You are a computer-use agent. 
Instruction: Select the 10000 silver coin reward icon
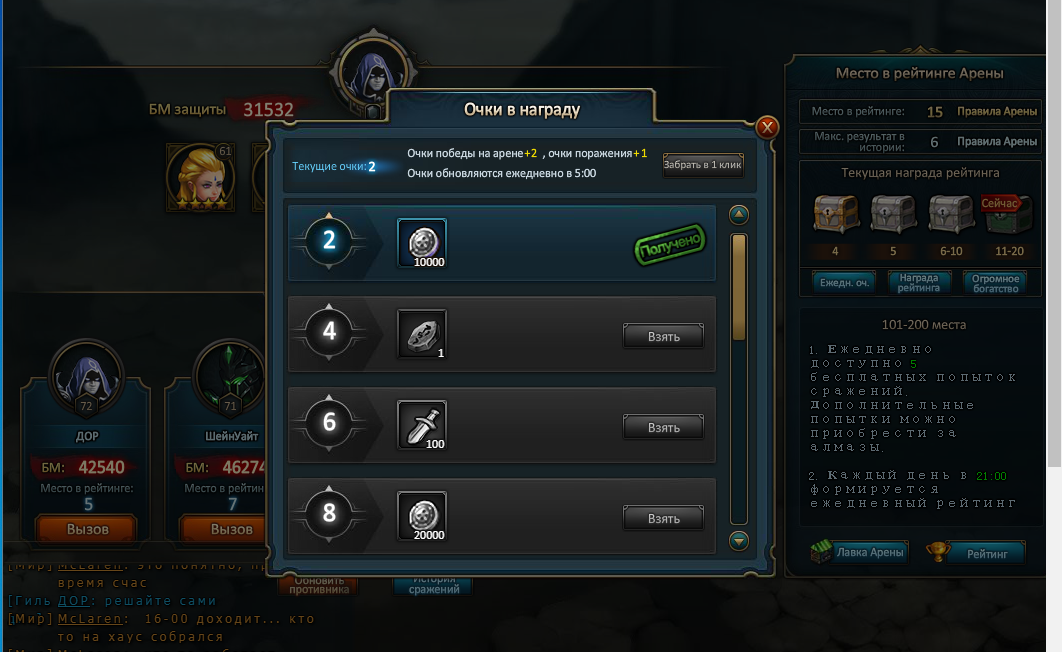point(421,243)
